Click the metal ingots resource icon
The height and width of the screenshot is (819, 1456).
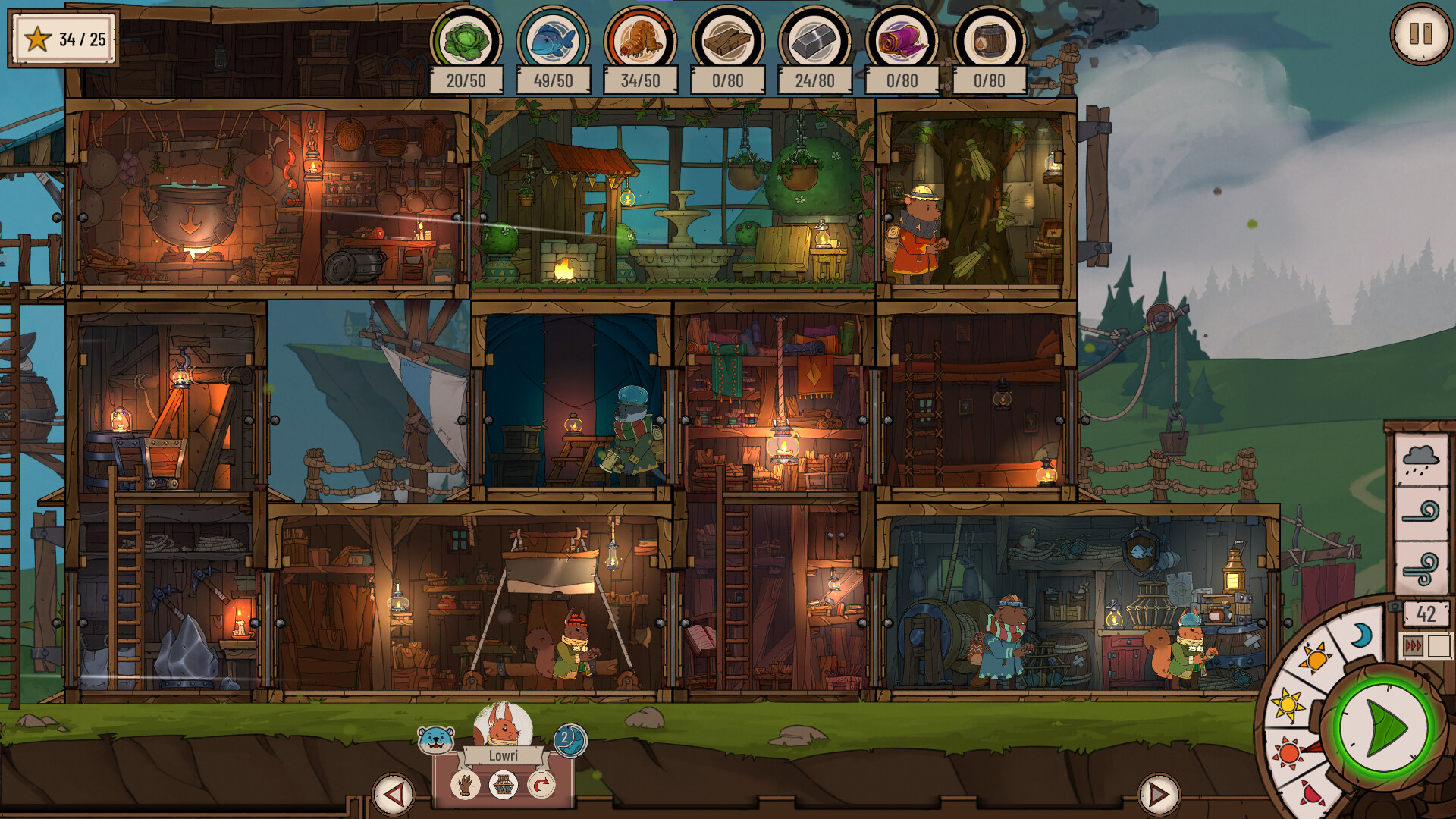coord(814,40)
